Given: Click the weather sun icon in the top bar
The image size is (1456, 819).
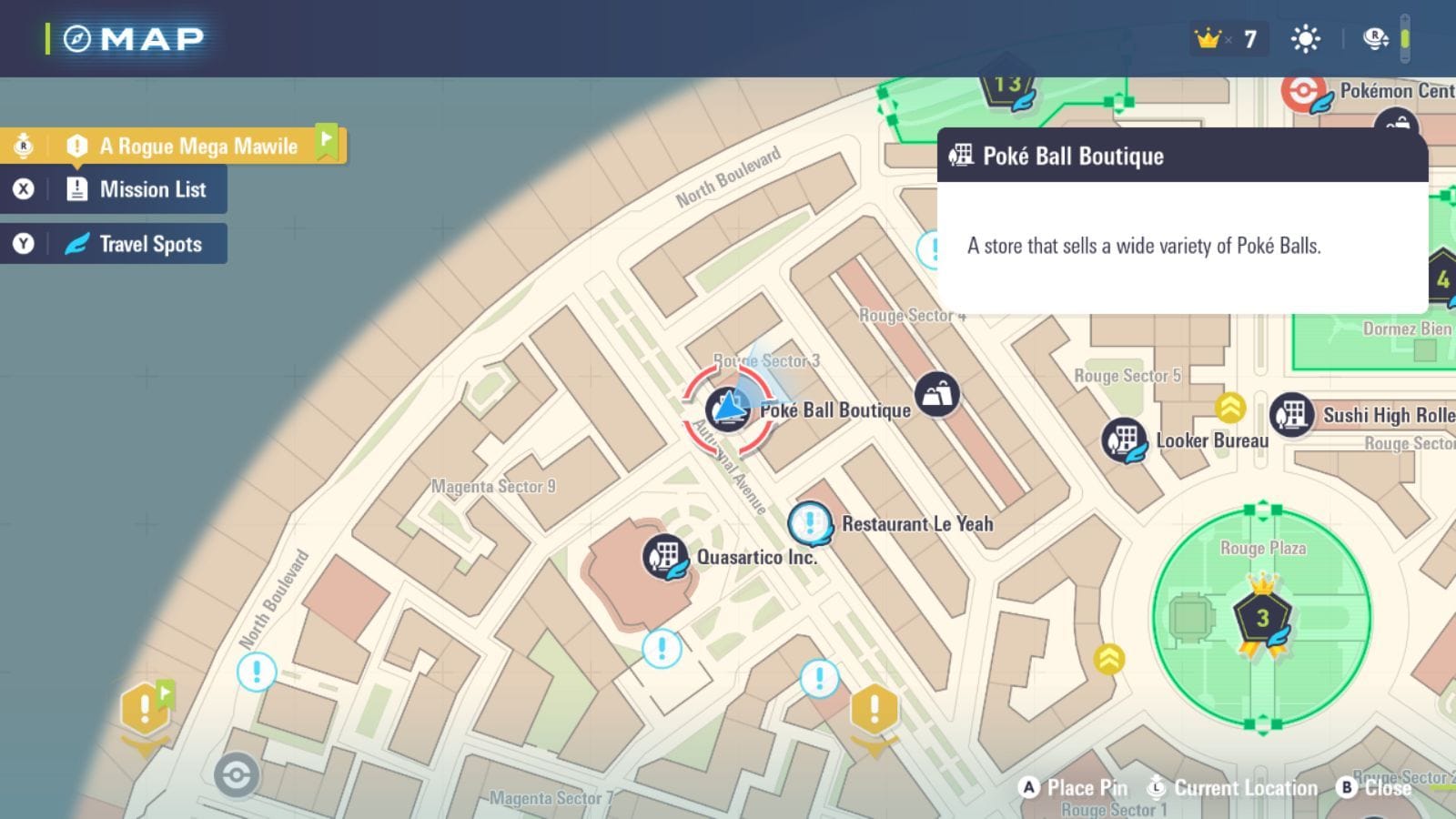Looking at the screenshot, I should click(1304, 38).
